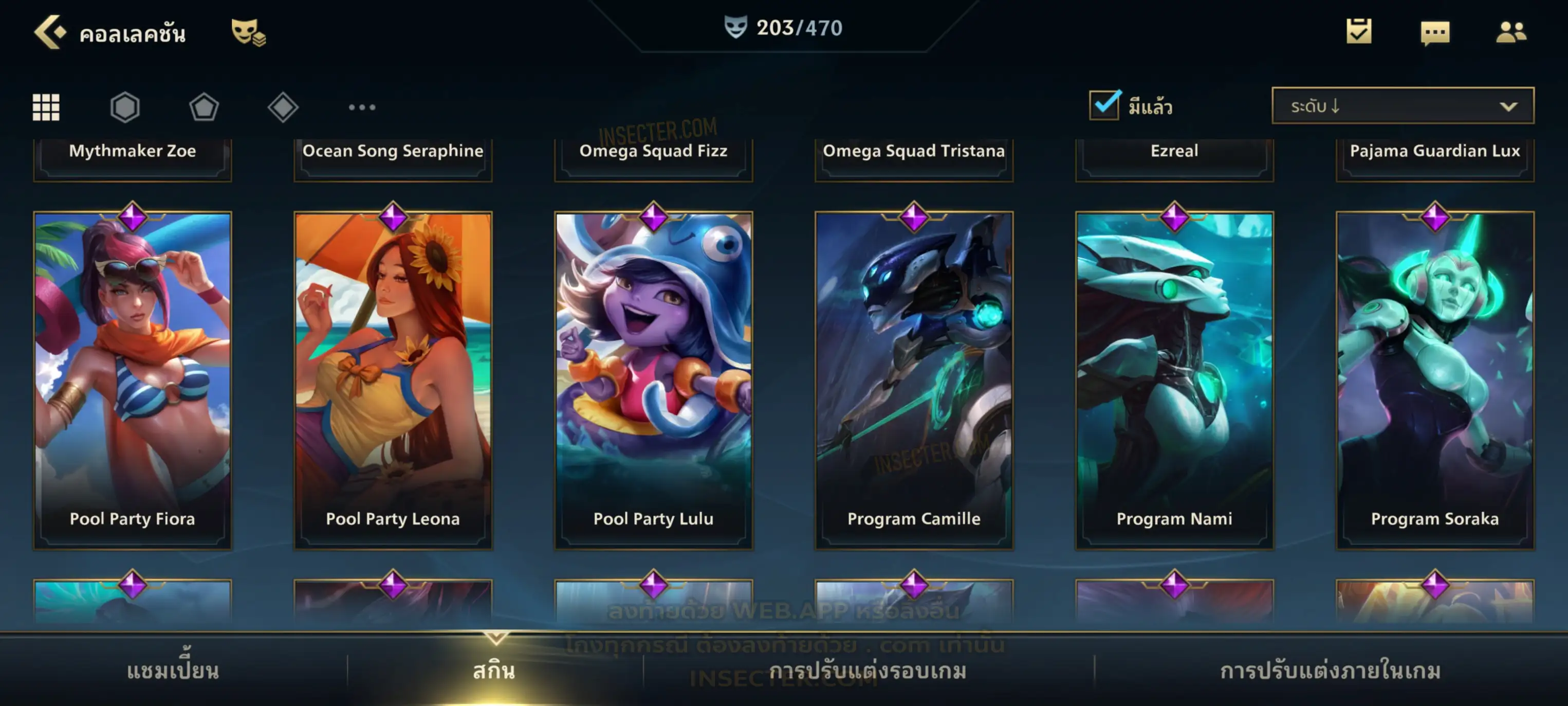Select the grid all-skins filter
The width and height of the screenshot is (1568, 706).
tap(46, 107)
